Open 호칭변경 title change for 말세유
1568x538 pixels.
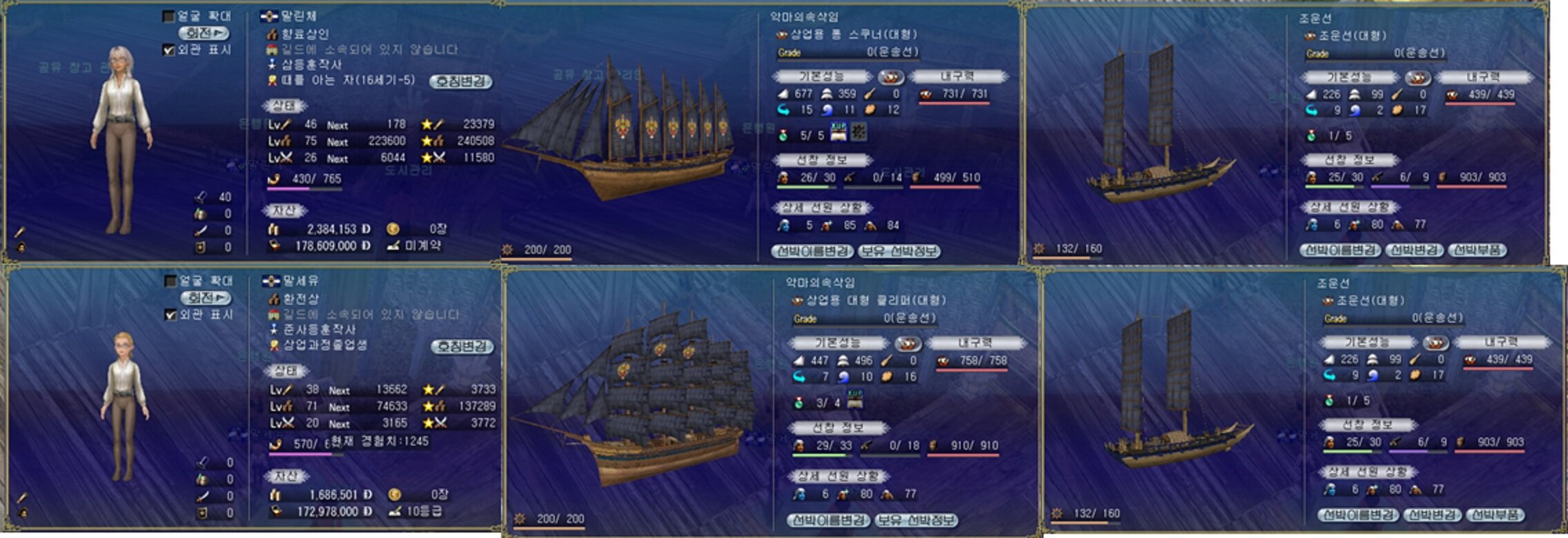click(x=462, y=346)
